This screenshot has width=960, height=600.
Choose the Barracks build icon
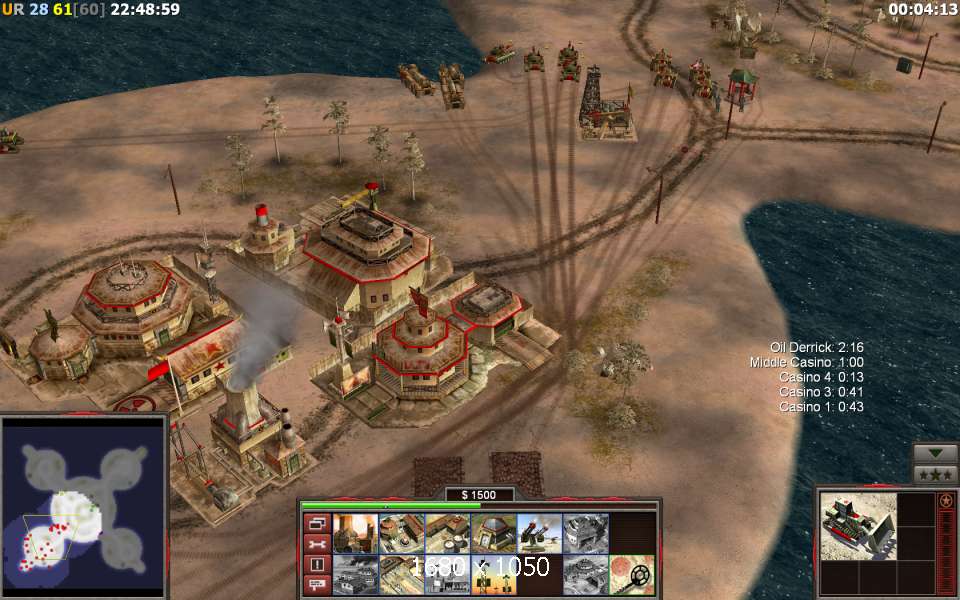click(400, 534)
